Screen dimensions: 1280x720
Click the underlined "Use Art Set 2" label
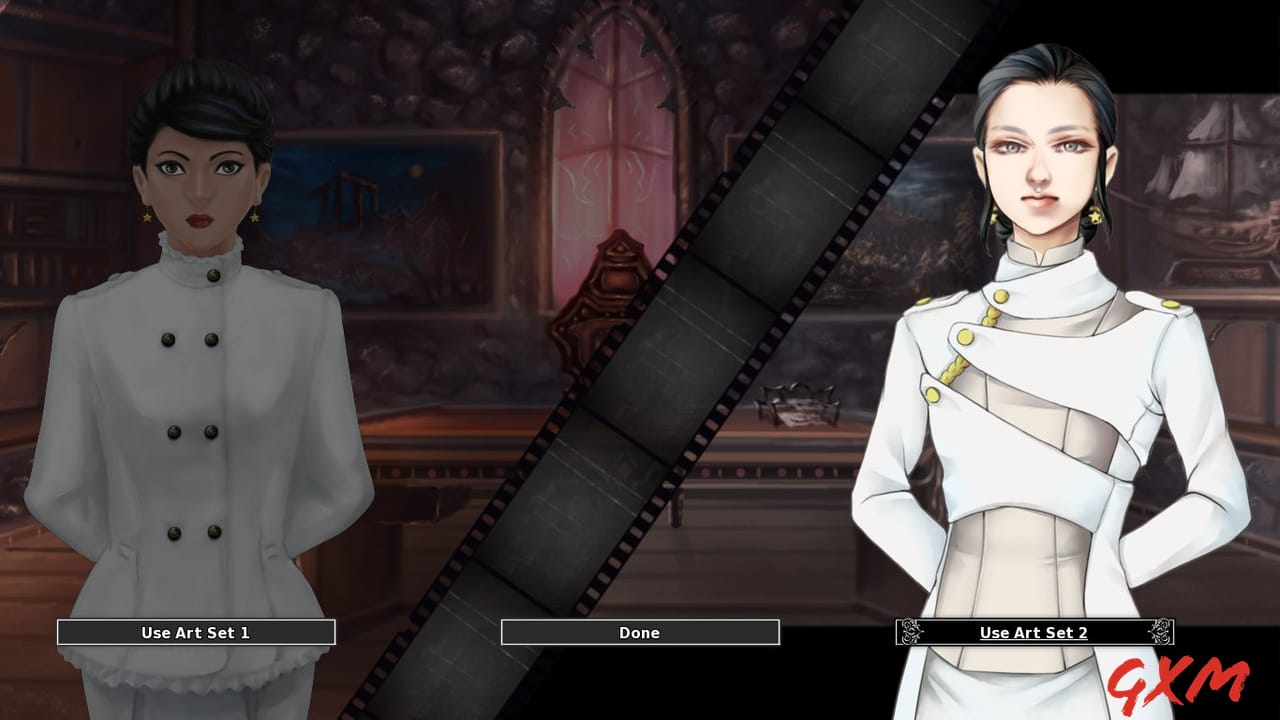tap(1034, 632)
